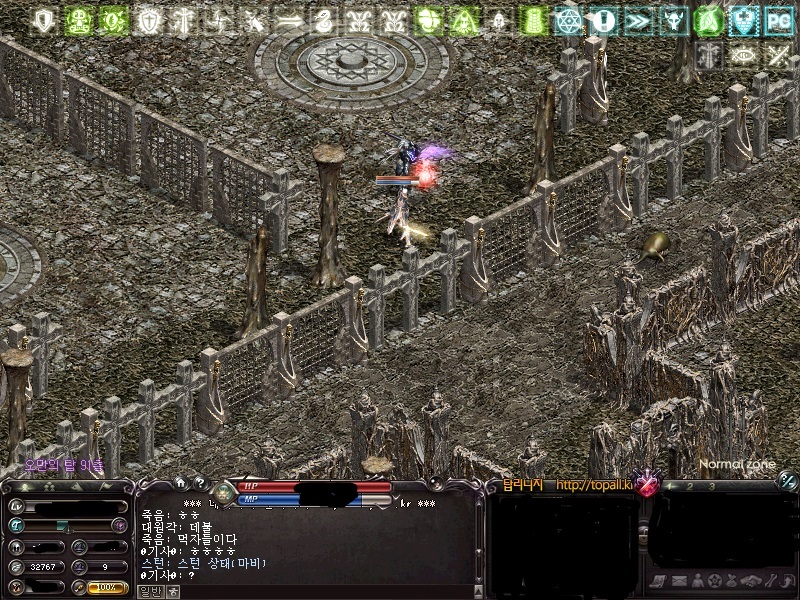Click the double-arrow haste buff icon

click(636, 20)
